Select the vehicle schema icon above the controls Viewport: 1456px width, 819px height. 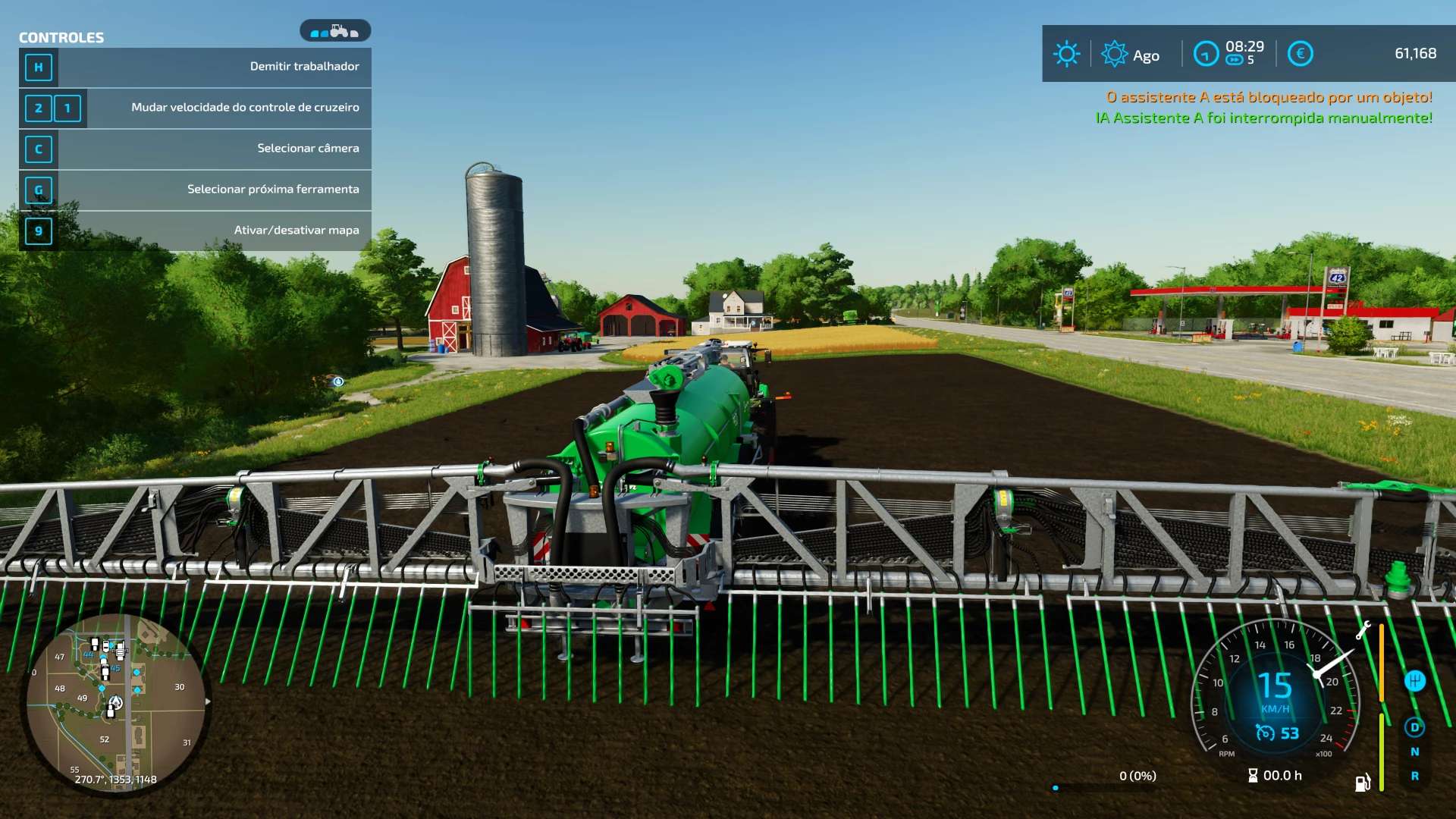coord(334,31)
